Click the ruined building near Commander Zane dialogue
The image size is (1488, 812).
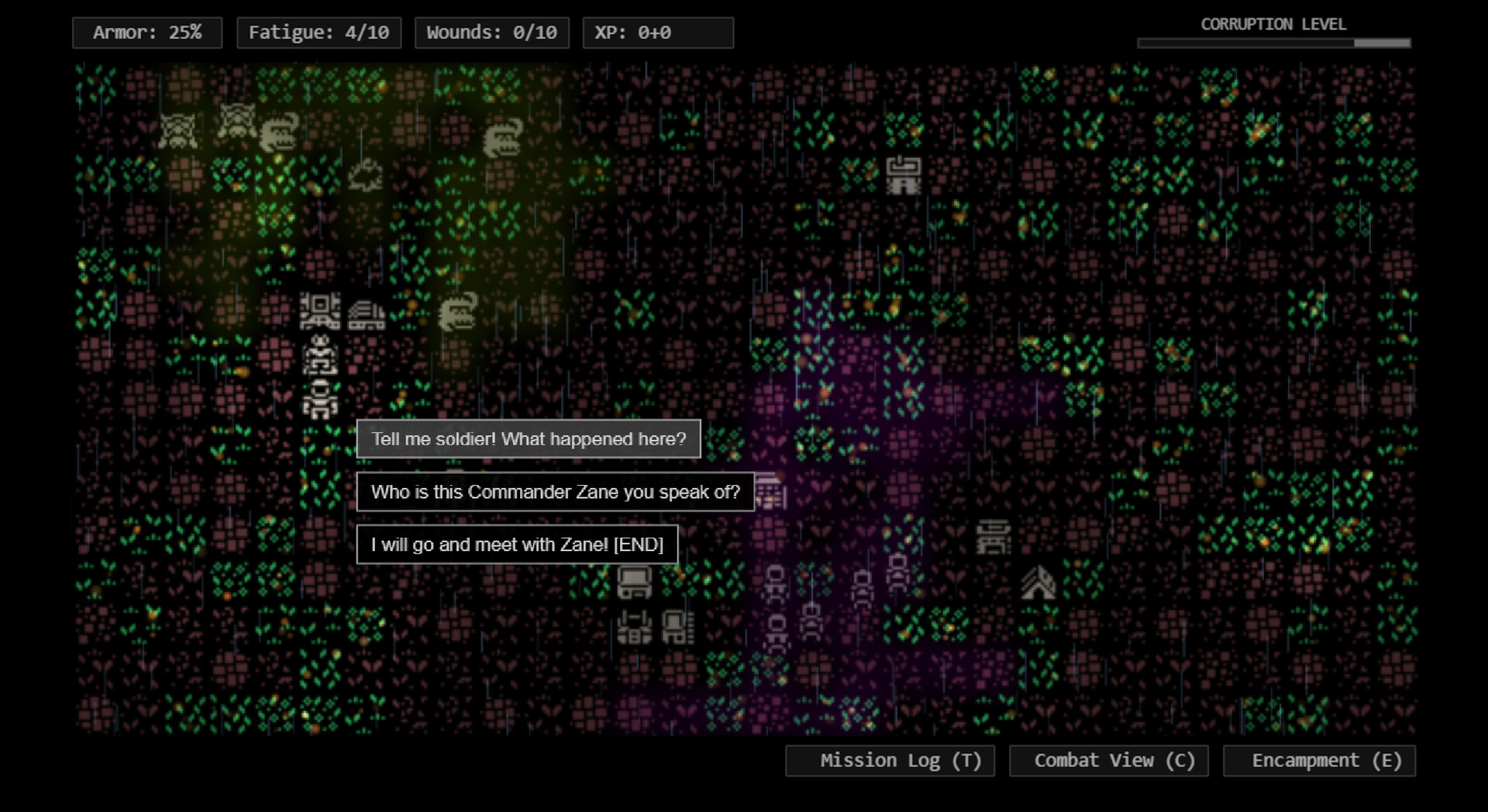tap(771, 492)
